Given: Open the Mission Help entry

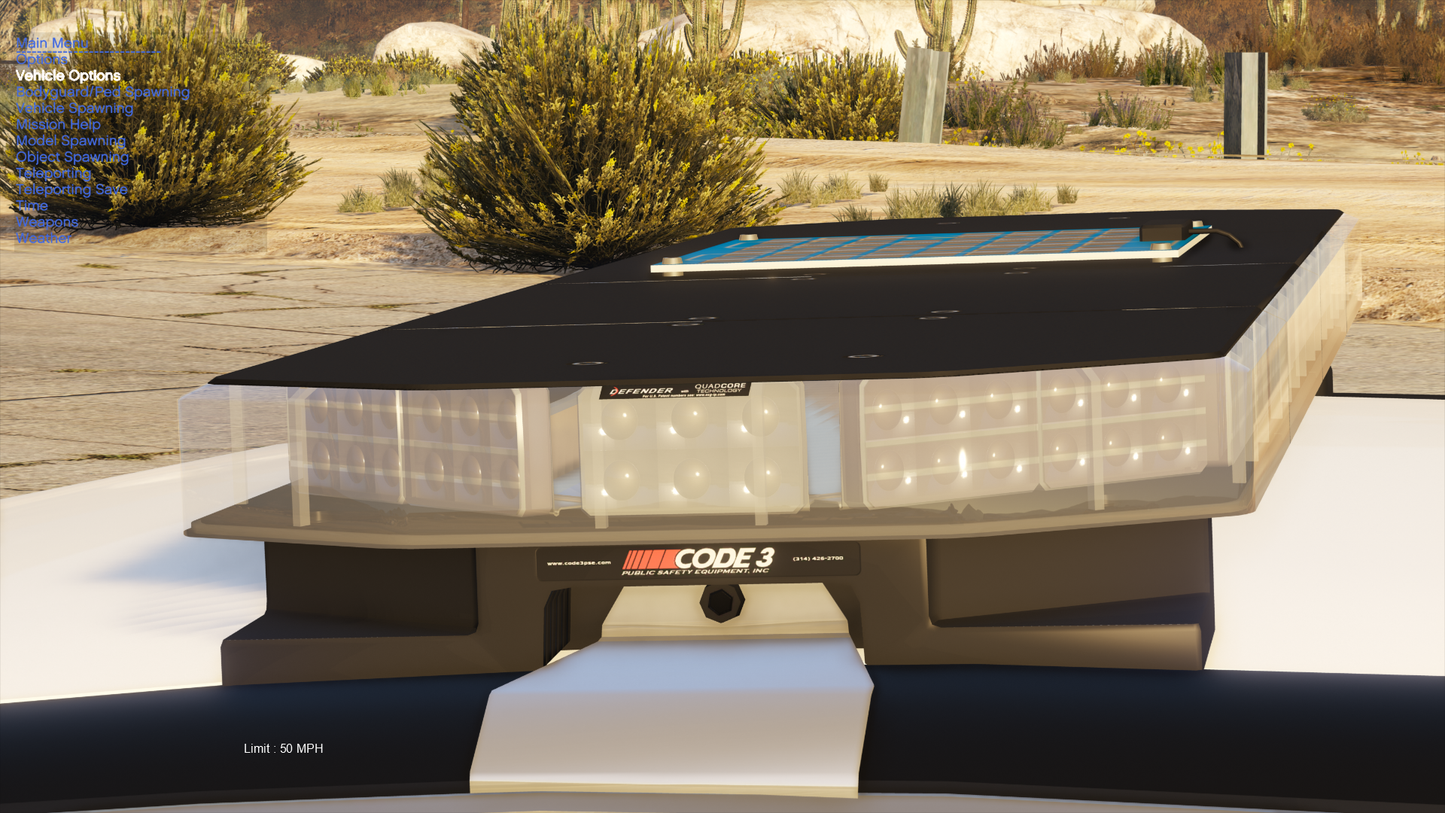Looking at the screenshot, I should [x=58, y=124].
